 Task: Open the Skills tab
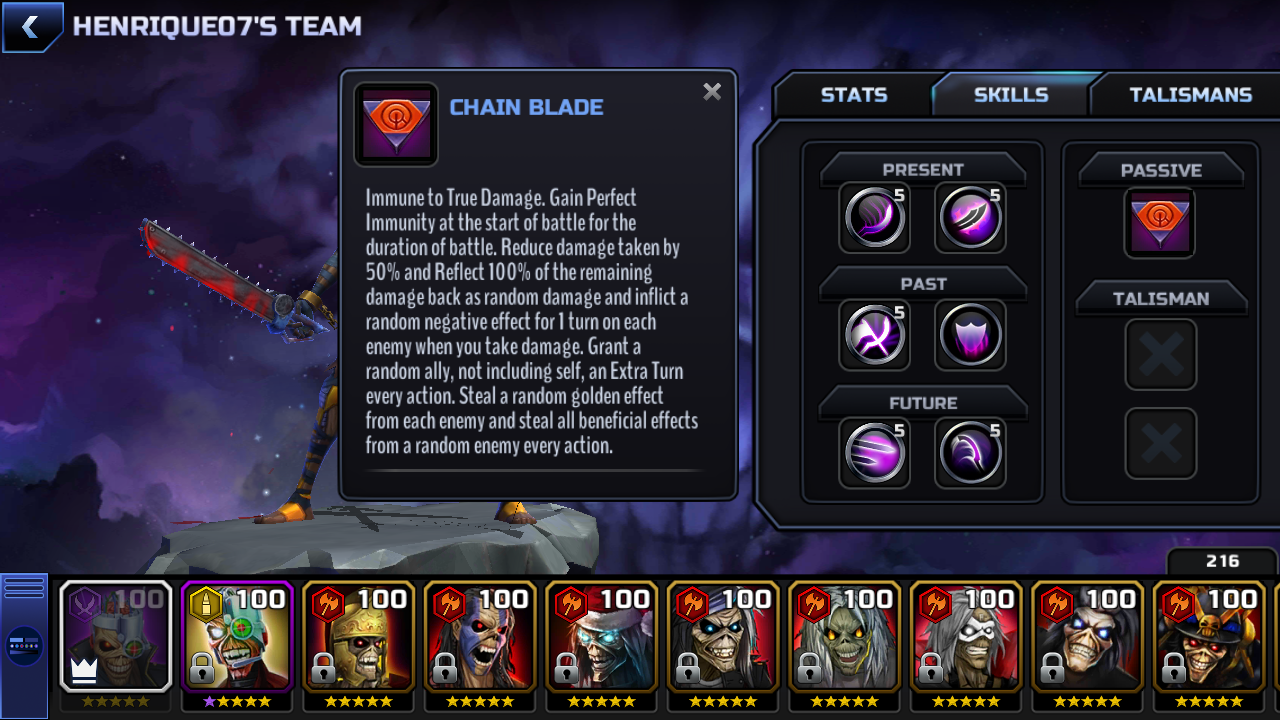[x=1011, y=95]
